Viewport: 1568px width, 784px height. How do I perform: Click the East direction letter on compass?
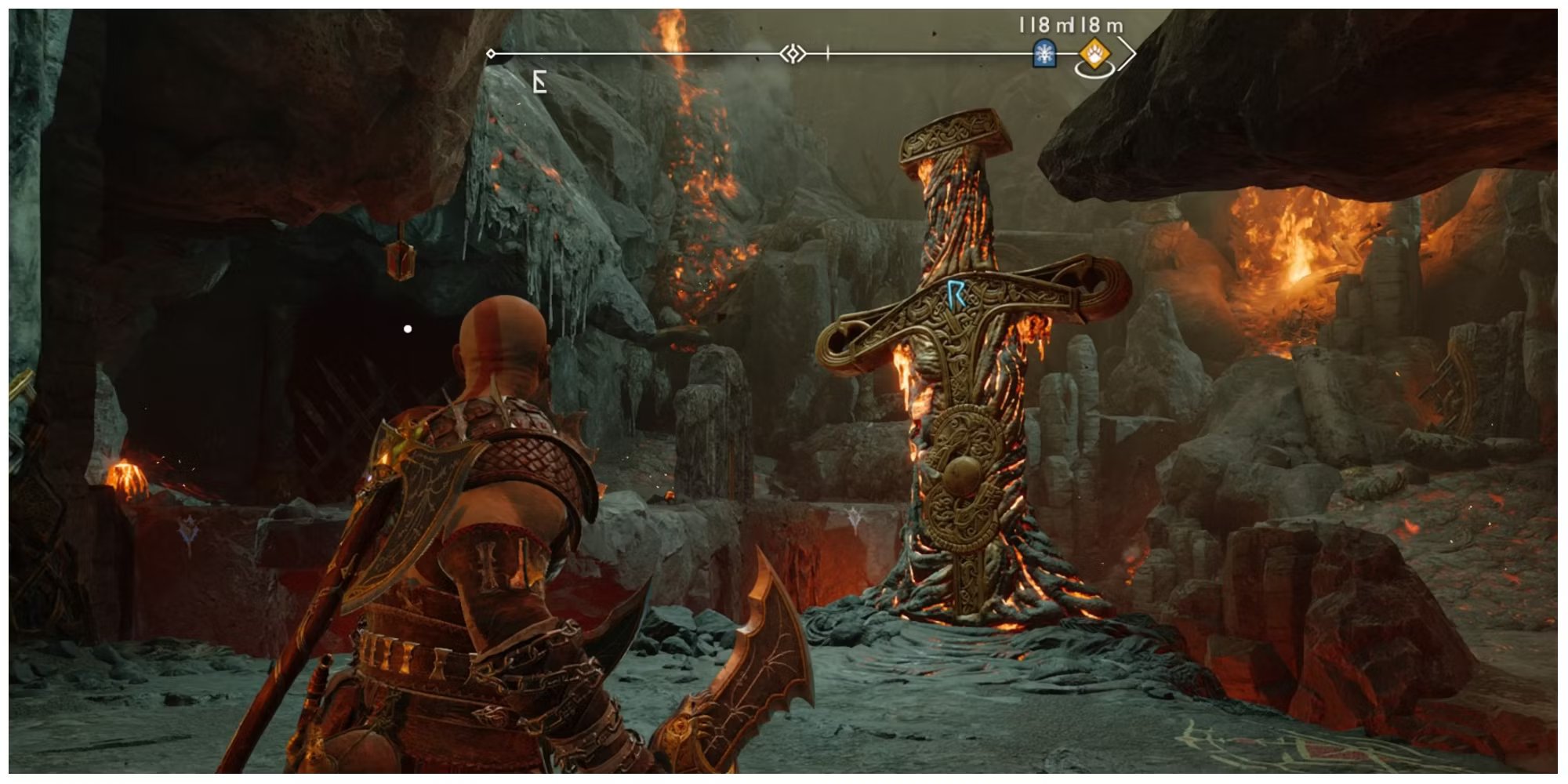(x=539, y=82)
